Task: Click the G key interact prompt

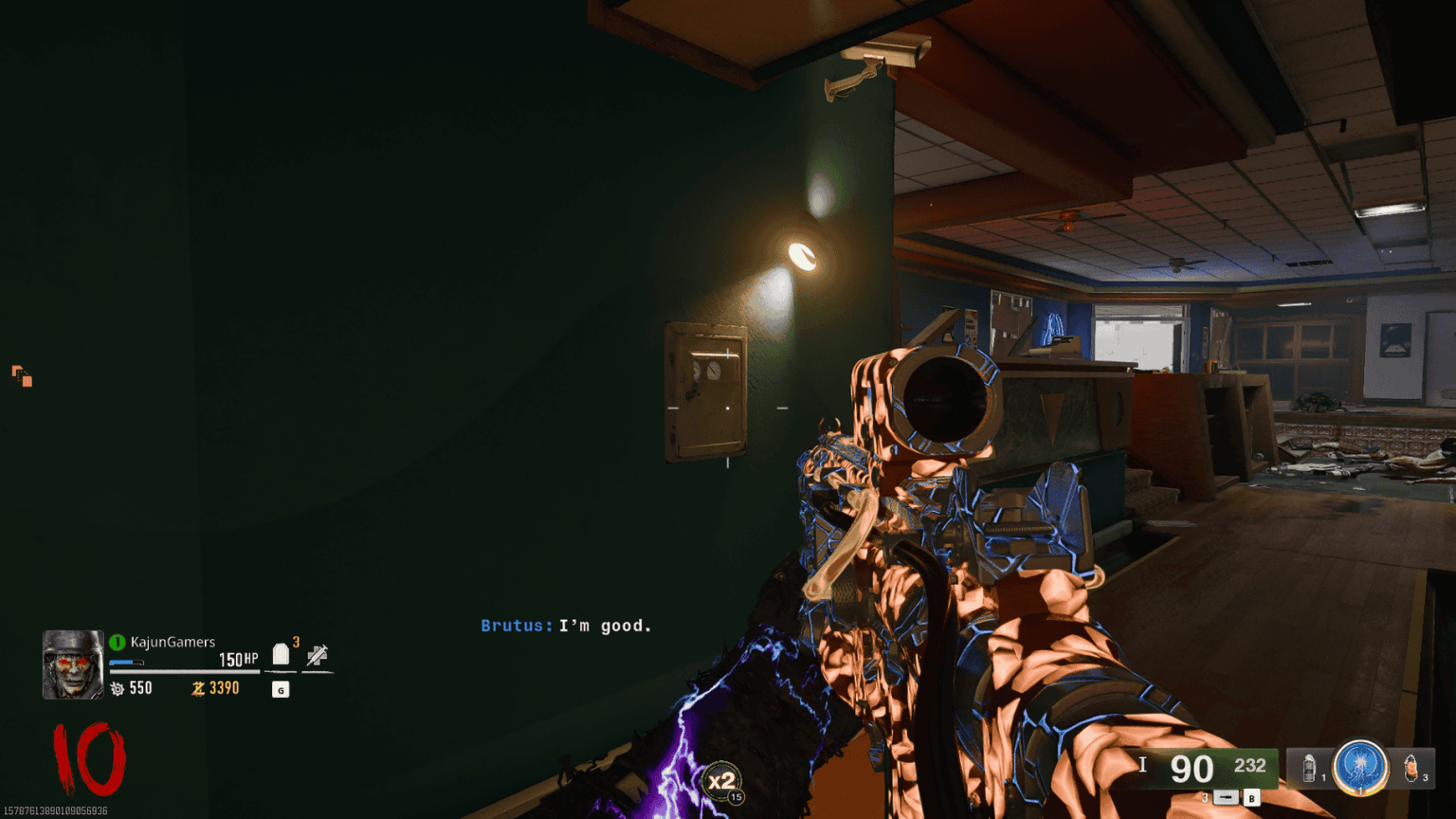Action: coord(280,690)
